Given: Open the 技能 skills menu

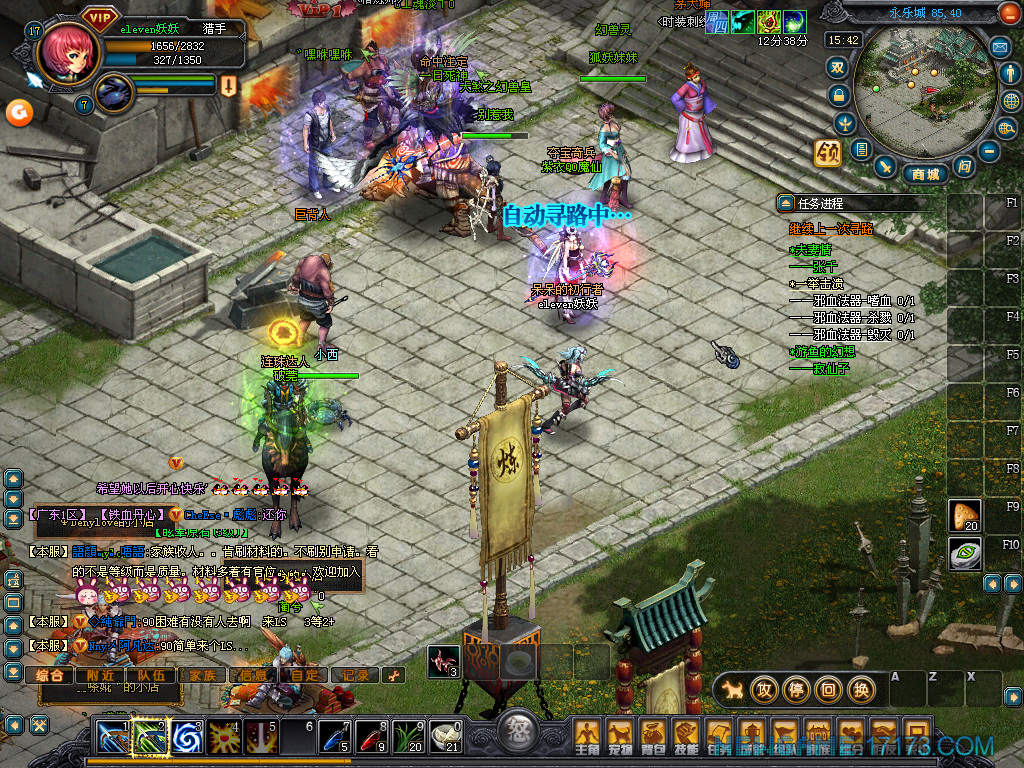Looking at the screenshot, I should [x=686, y=737].
